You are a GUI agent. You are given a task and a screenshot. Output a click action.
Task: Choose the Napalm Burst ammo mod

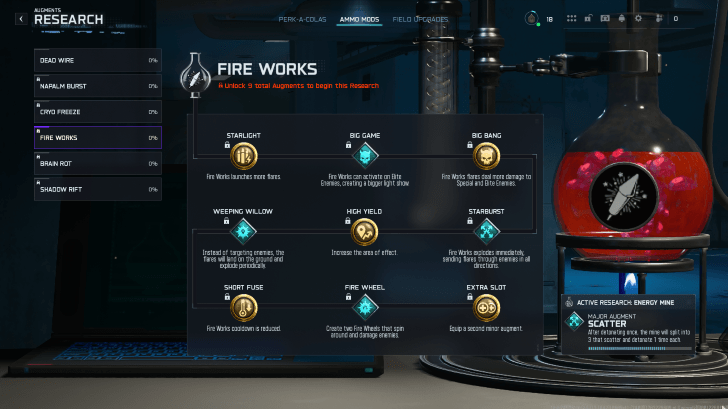97,86
